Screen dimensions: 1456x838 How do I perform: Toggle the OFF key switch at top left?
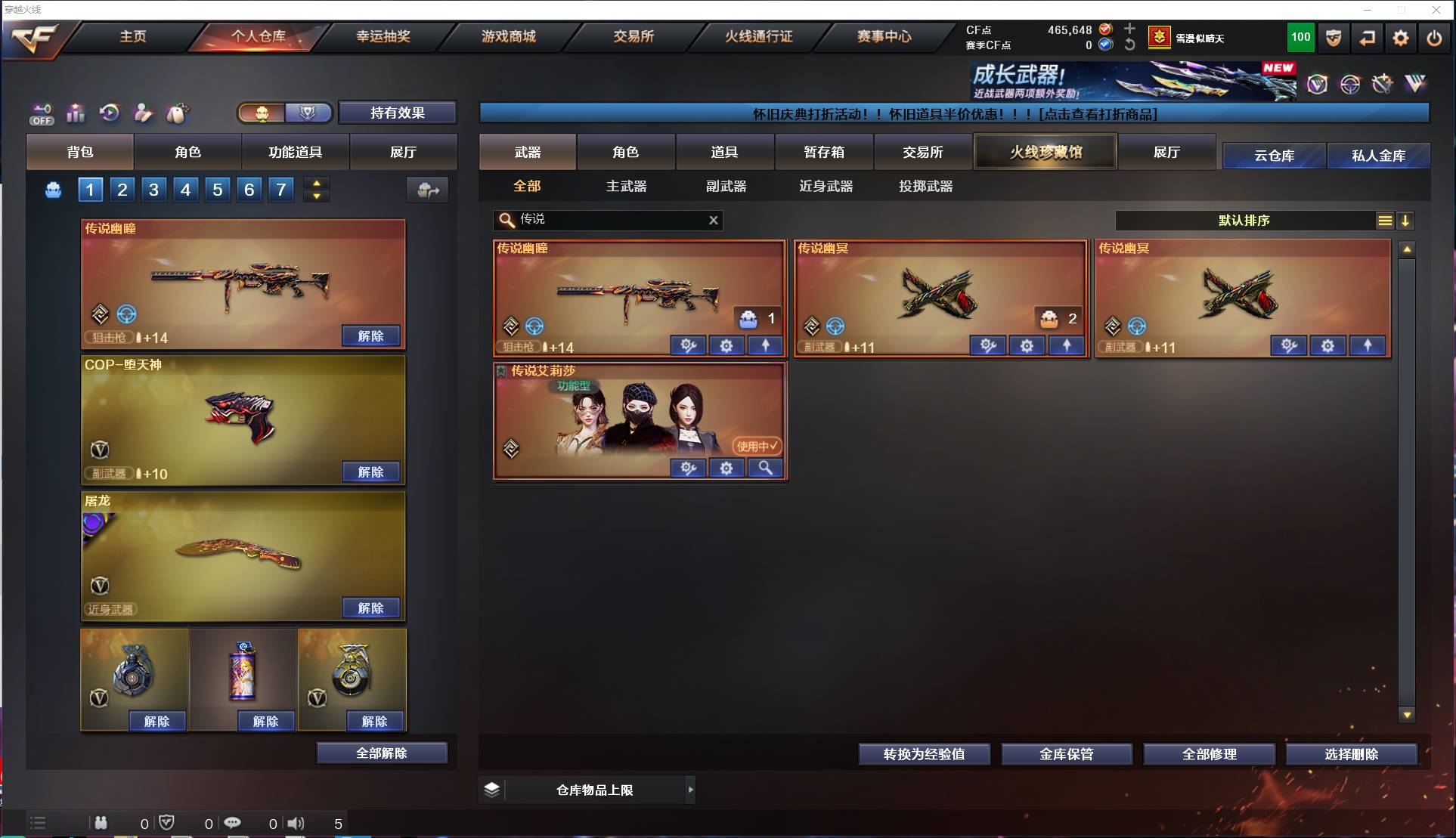(x=42, y=113)
